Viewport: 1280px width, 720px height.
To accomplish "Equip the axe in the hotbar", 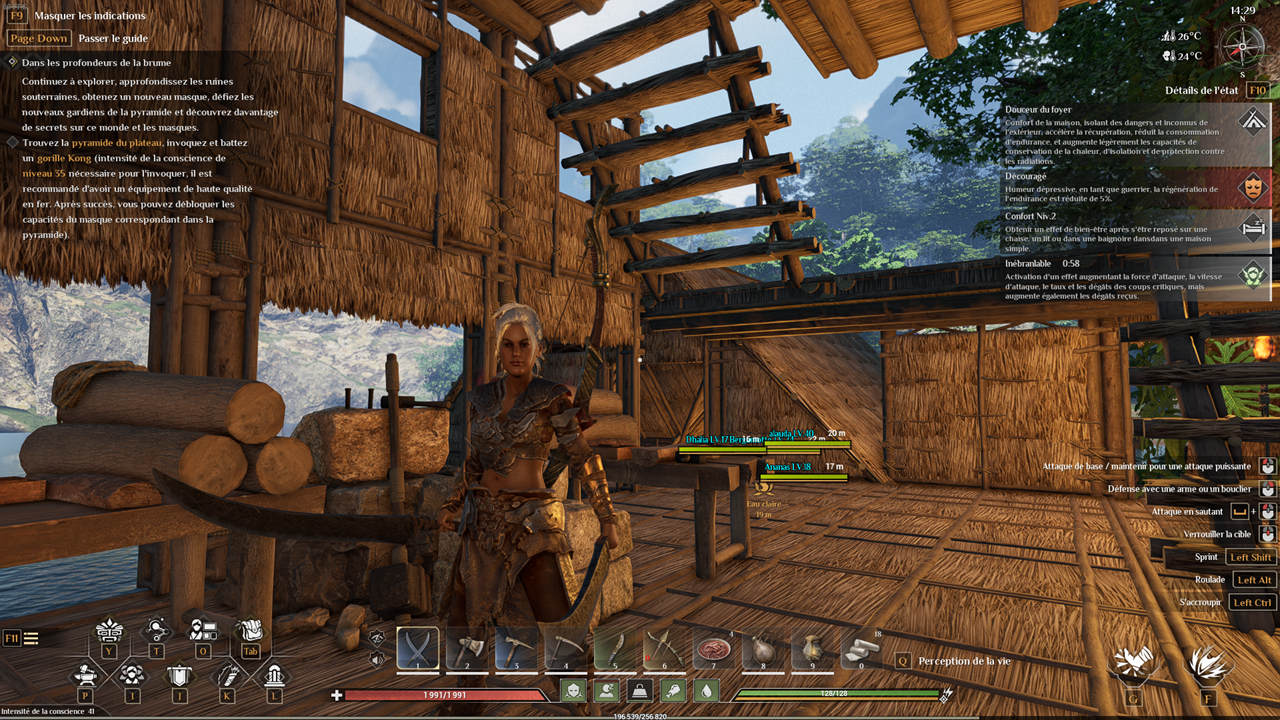I will [467, 648].
